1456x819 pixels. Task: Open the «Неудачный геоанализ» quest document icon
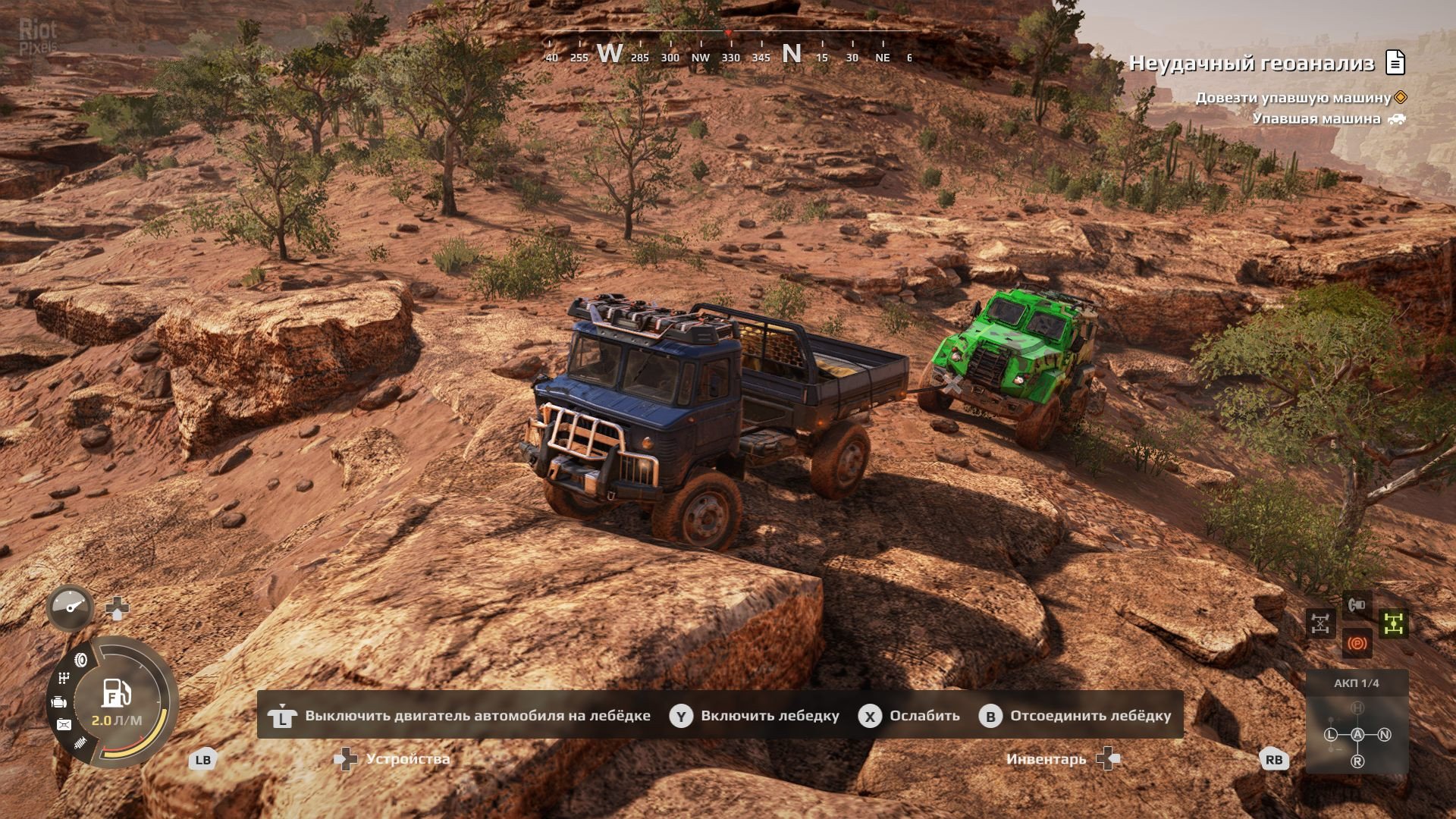pyautogui.click(x=1395, y=63)
